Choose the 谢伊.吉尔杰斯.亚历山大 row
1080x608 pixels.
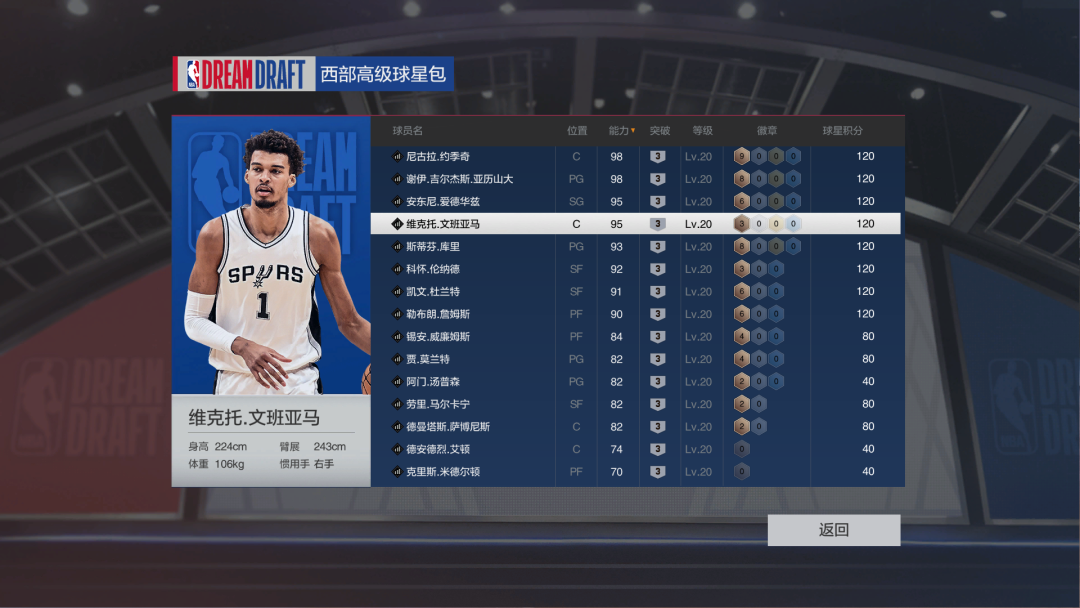(x=459, y=179)
